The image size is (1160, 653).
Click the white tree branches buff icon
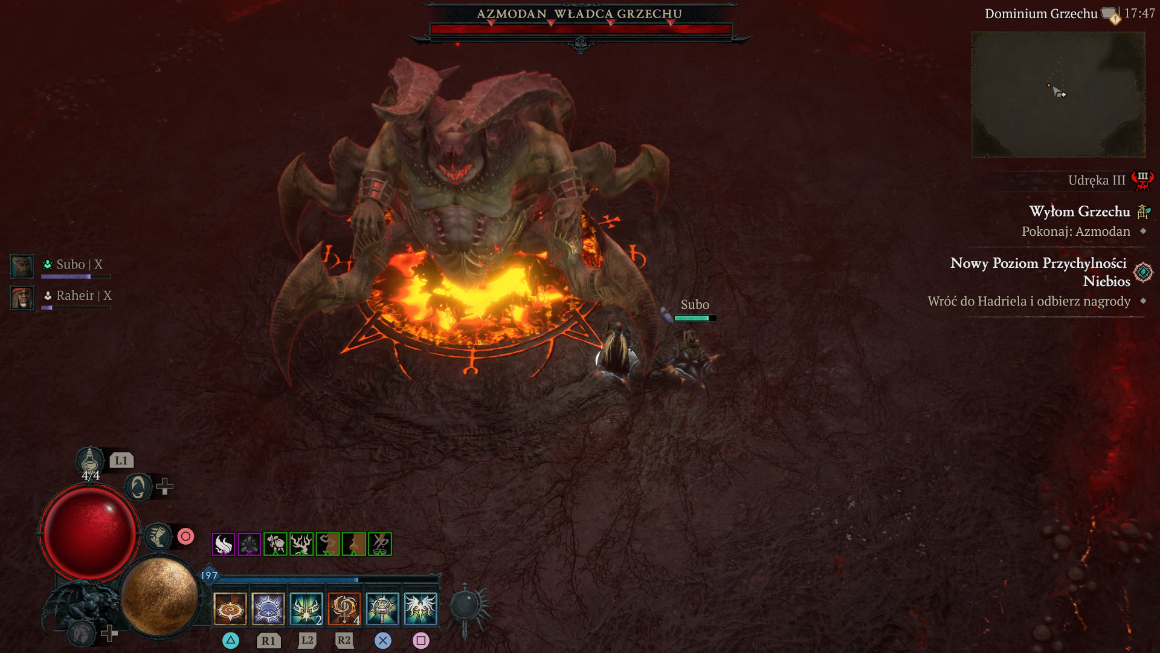(302, 544)
